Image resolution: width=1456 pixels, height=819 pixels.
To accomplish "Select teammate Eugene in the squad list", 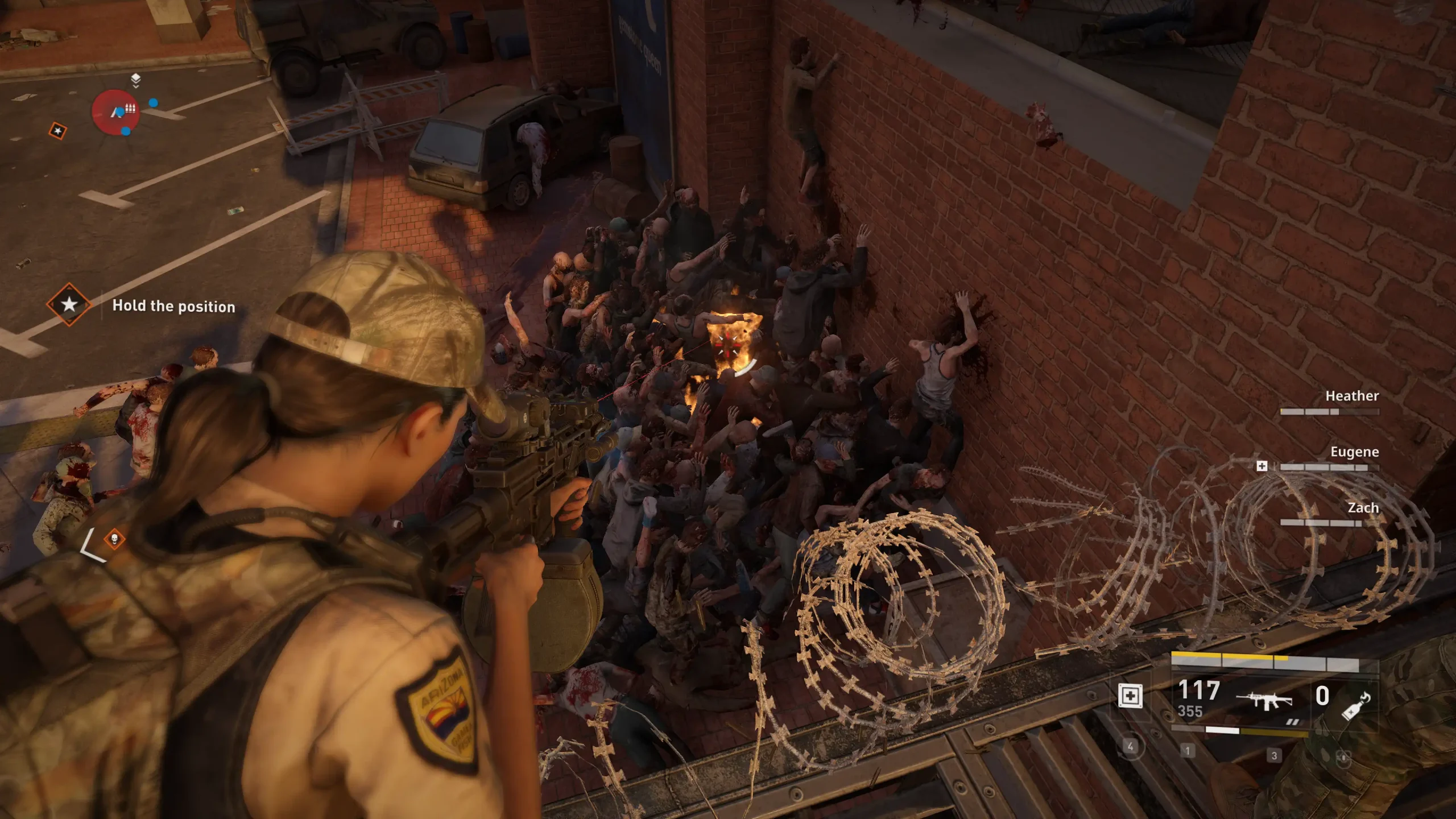I will [x=1354, y=452].
